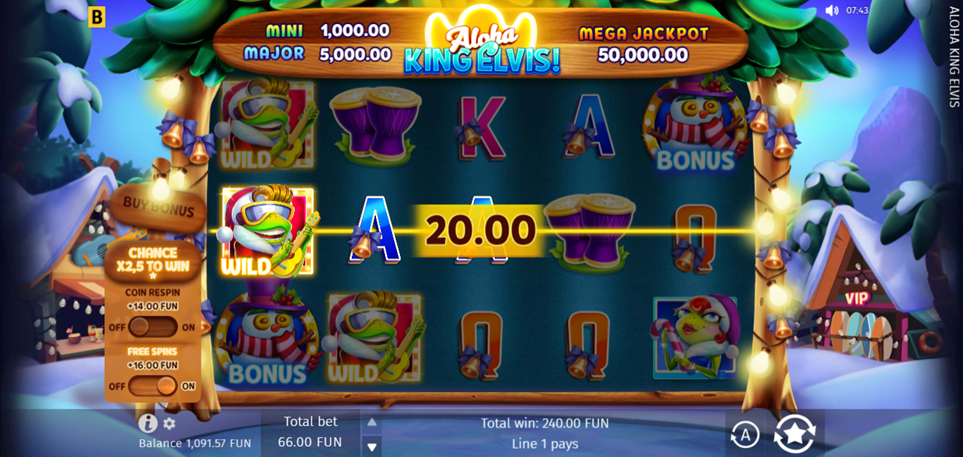
Task: Increase the total bet with the up arrow
Action: [372, 422]
